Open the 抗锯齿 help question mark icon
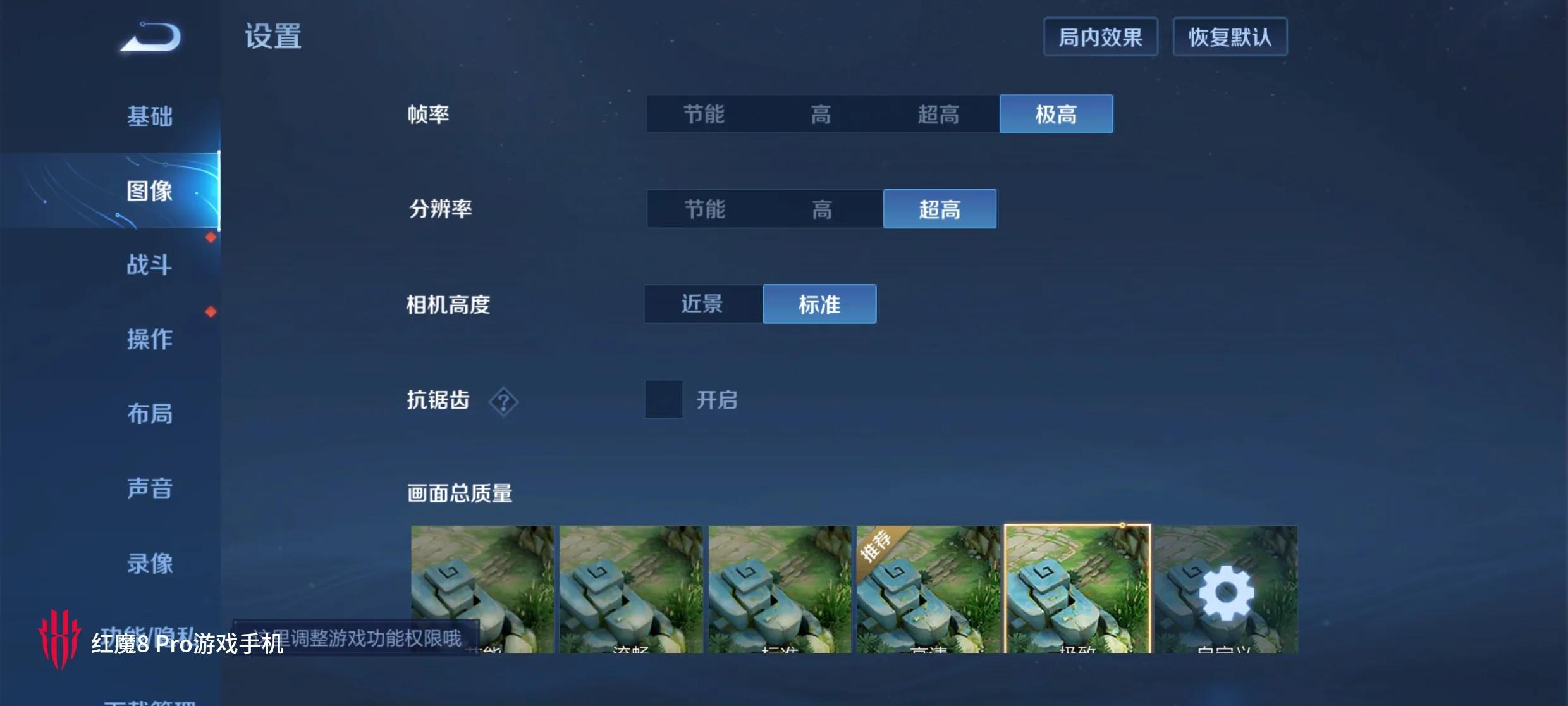The width and height of the screenshot is (1568, 706). pos(503,401)
